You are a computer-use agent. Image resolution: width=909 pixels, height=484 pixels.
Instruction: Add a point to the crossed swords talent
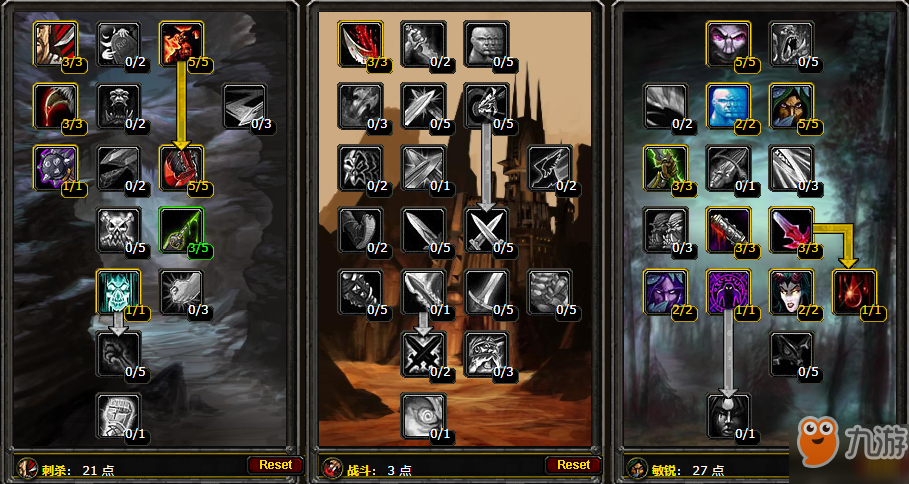click(x=485, y=229)
